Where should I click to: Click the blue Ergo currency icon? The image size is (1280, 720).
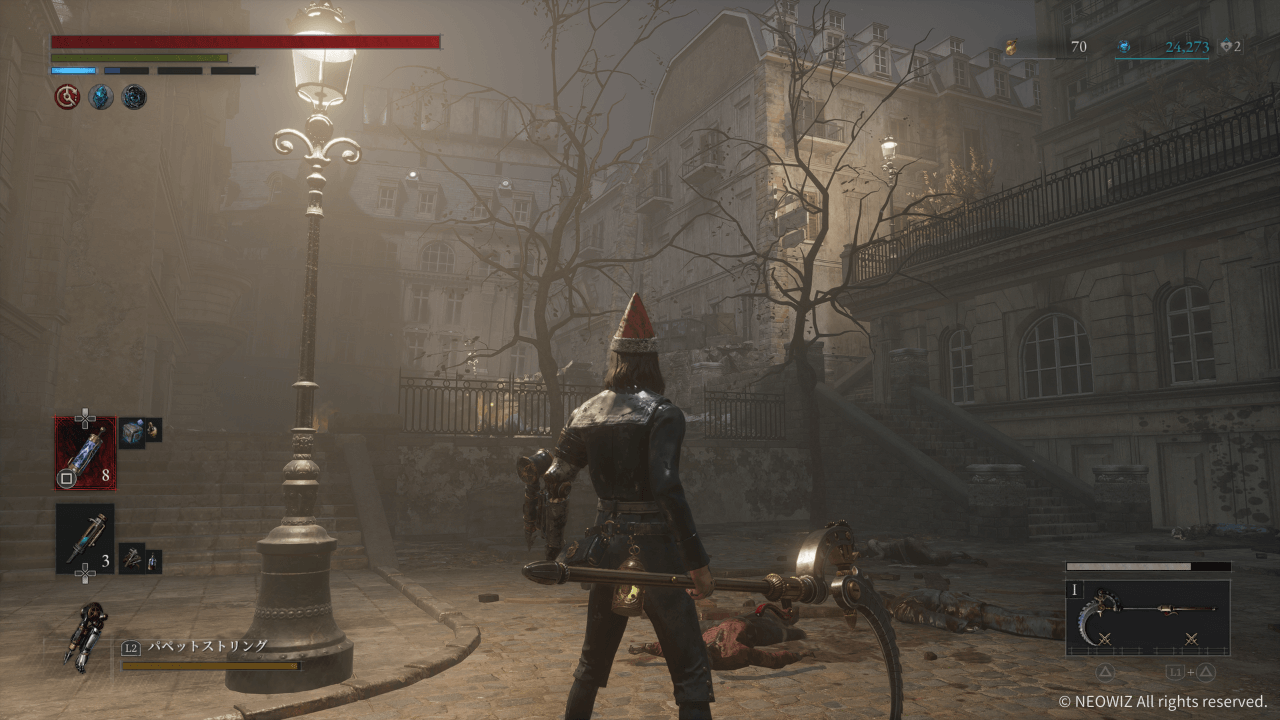tap(1124, 47)
